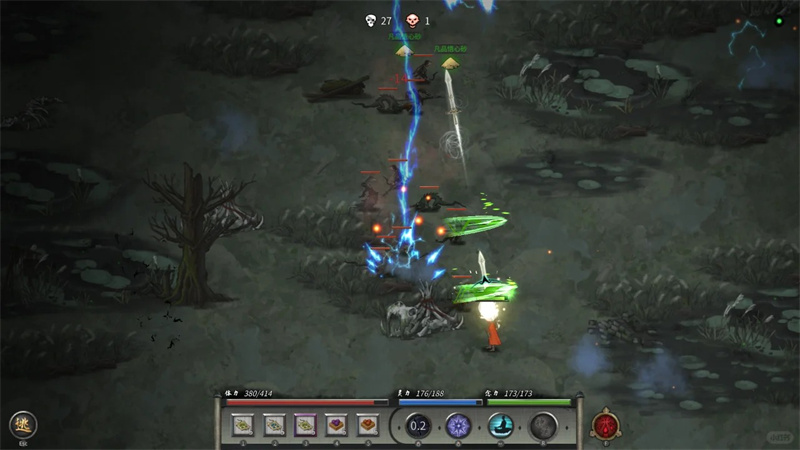Use the item in hotbar slot 2
This screenshot has height=450, width=800.
pyautogui.click(x=273, y=425)
